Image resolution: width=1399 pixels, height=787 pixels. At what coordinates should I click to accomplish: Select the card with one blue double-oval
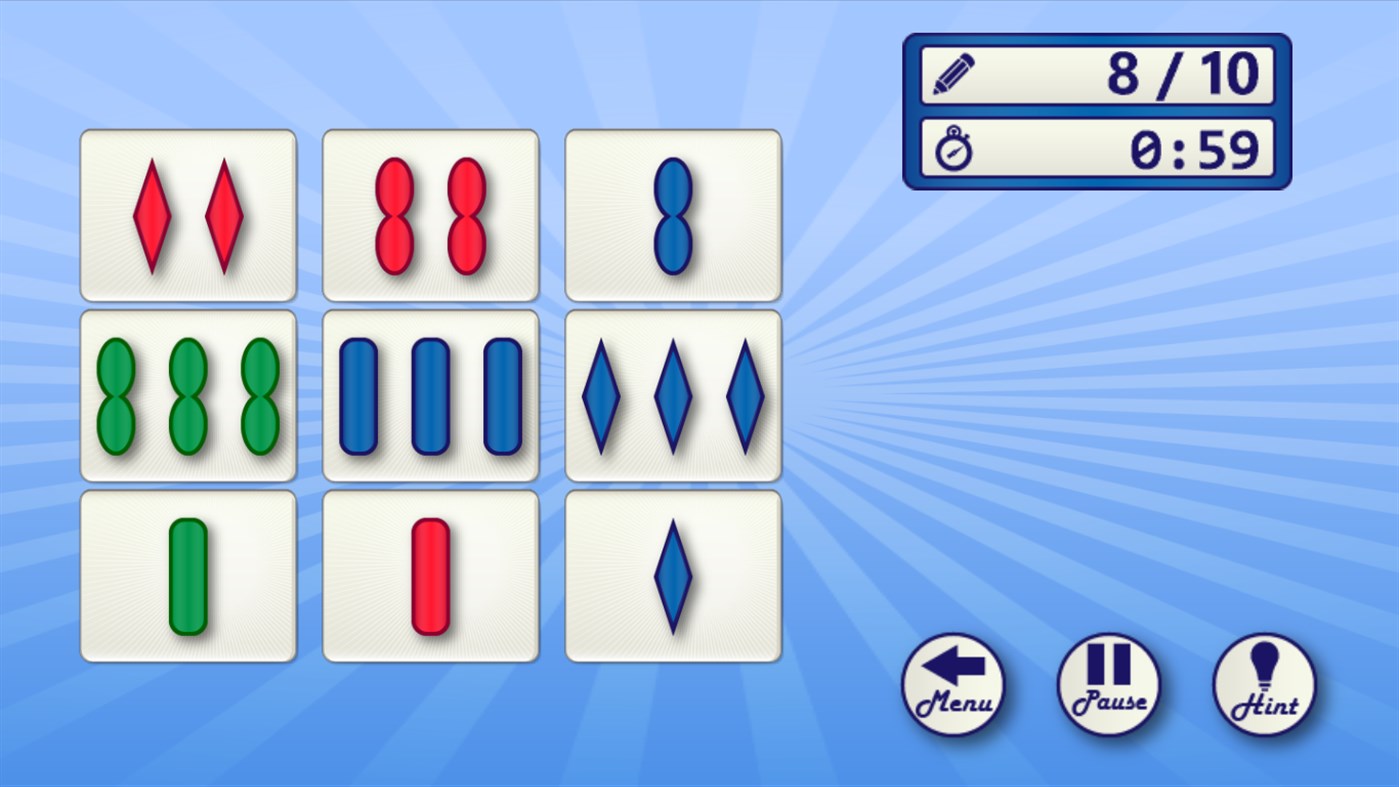tap(672, 213)
